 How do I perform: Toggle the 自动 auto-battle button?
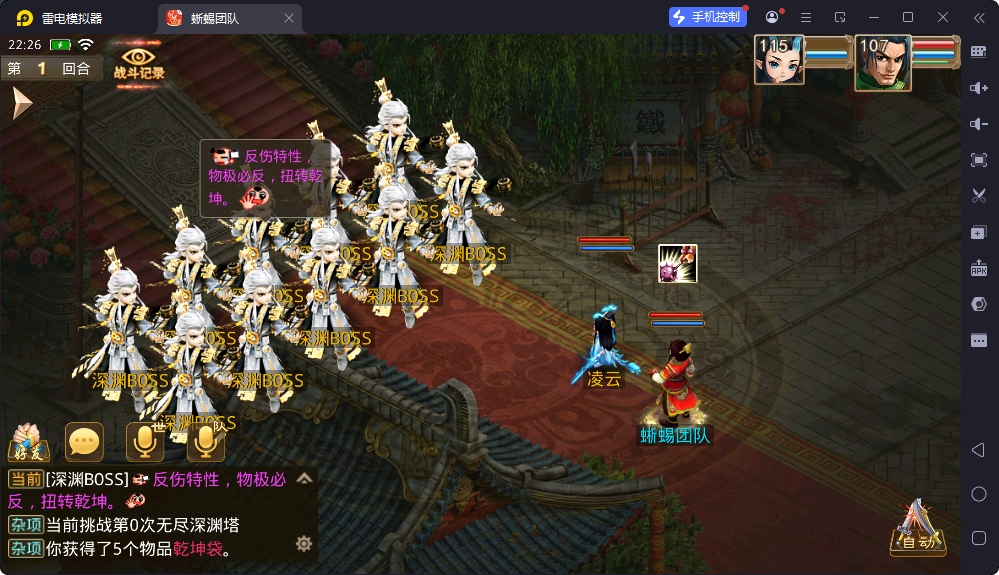pos(918,529)
